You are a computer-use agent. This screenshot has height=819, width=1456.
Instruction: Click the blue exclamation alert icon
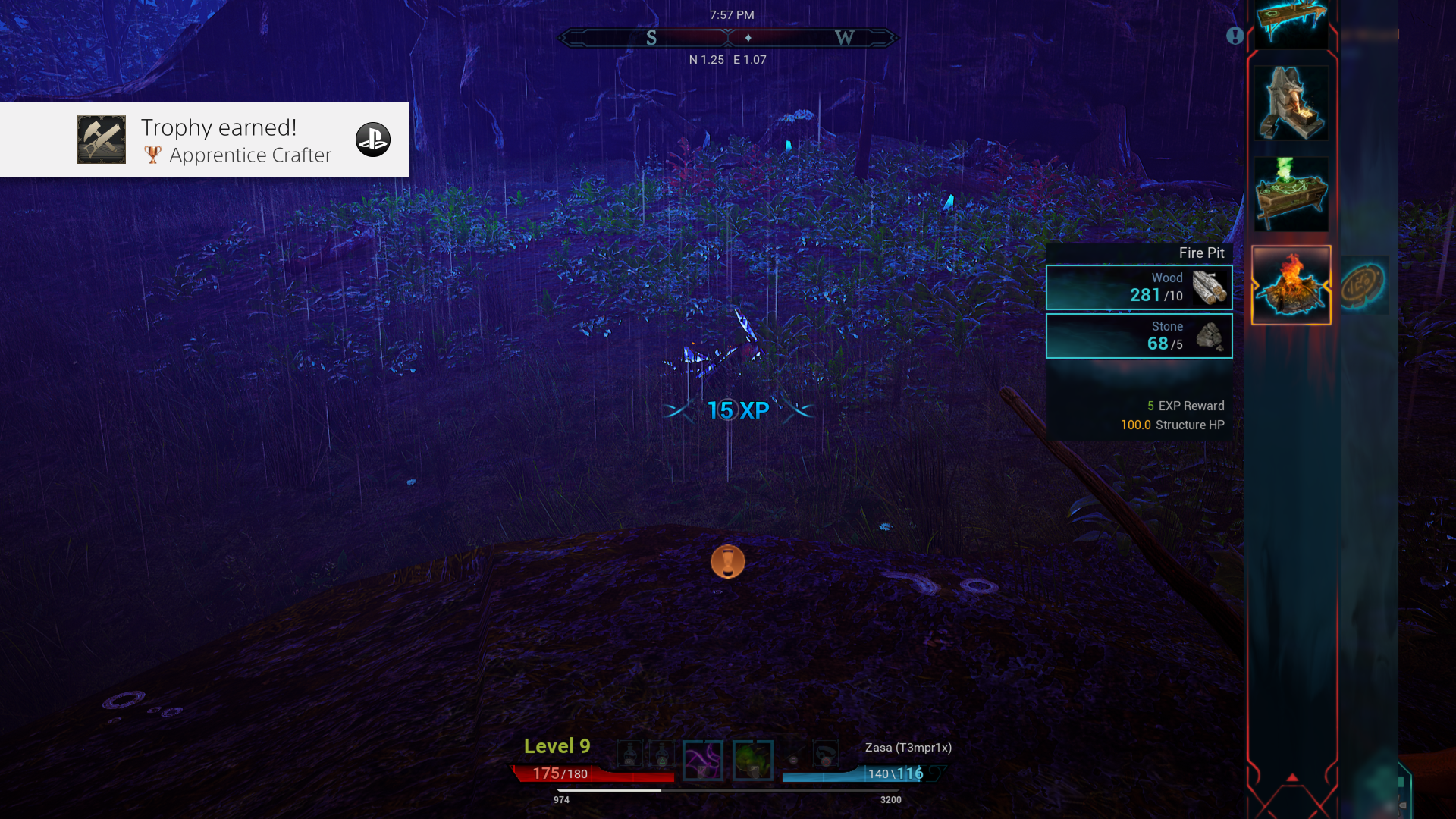[1235, 36]
